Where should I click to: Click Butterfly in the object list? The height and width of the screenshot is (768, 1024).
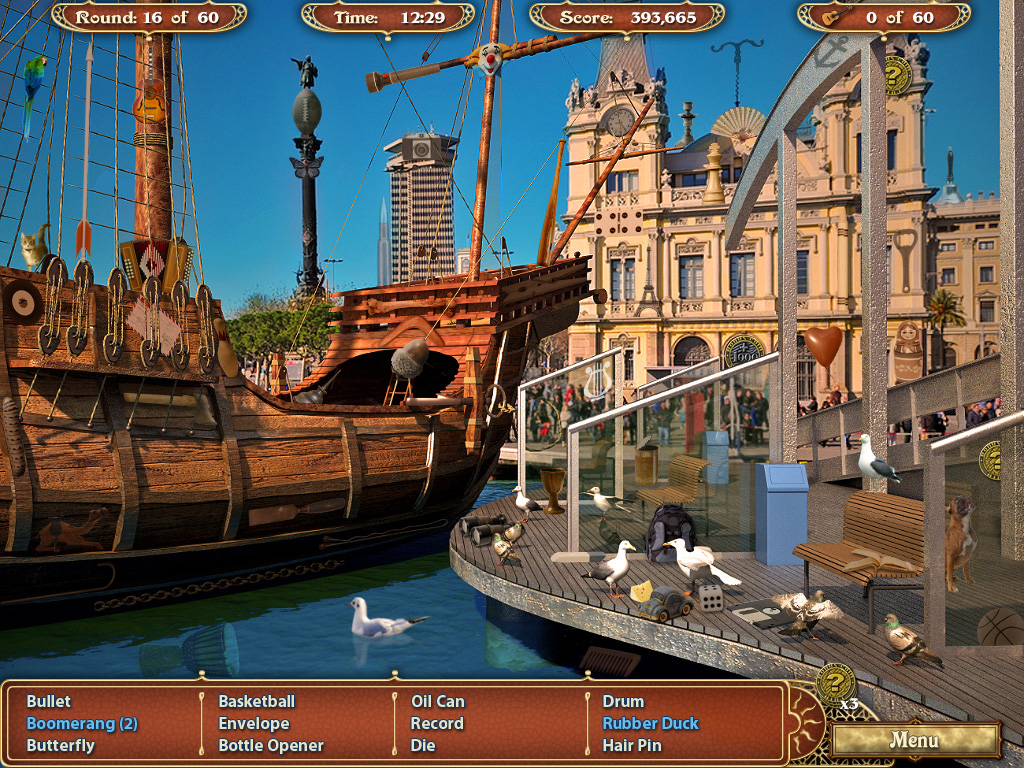pos(61,745)
